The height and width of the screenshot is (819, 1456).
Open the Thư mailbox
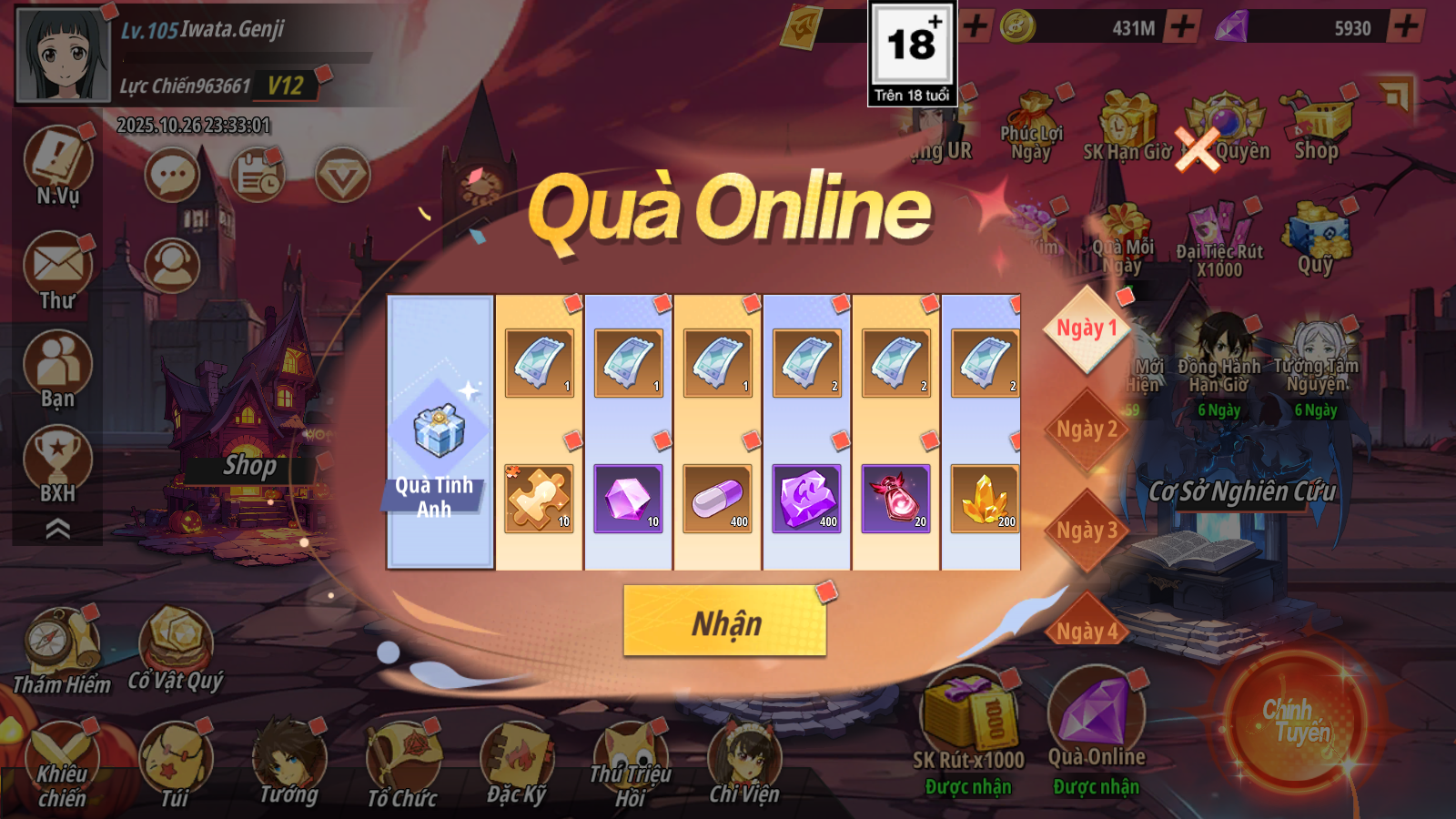coord(58,271)
